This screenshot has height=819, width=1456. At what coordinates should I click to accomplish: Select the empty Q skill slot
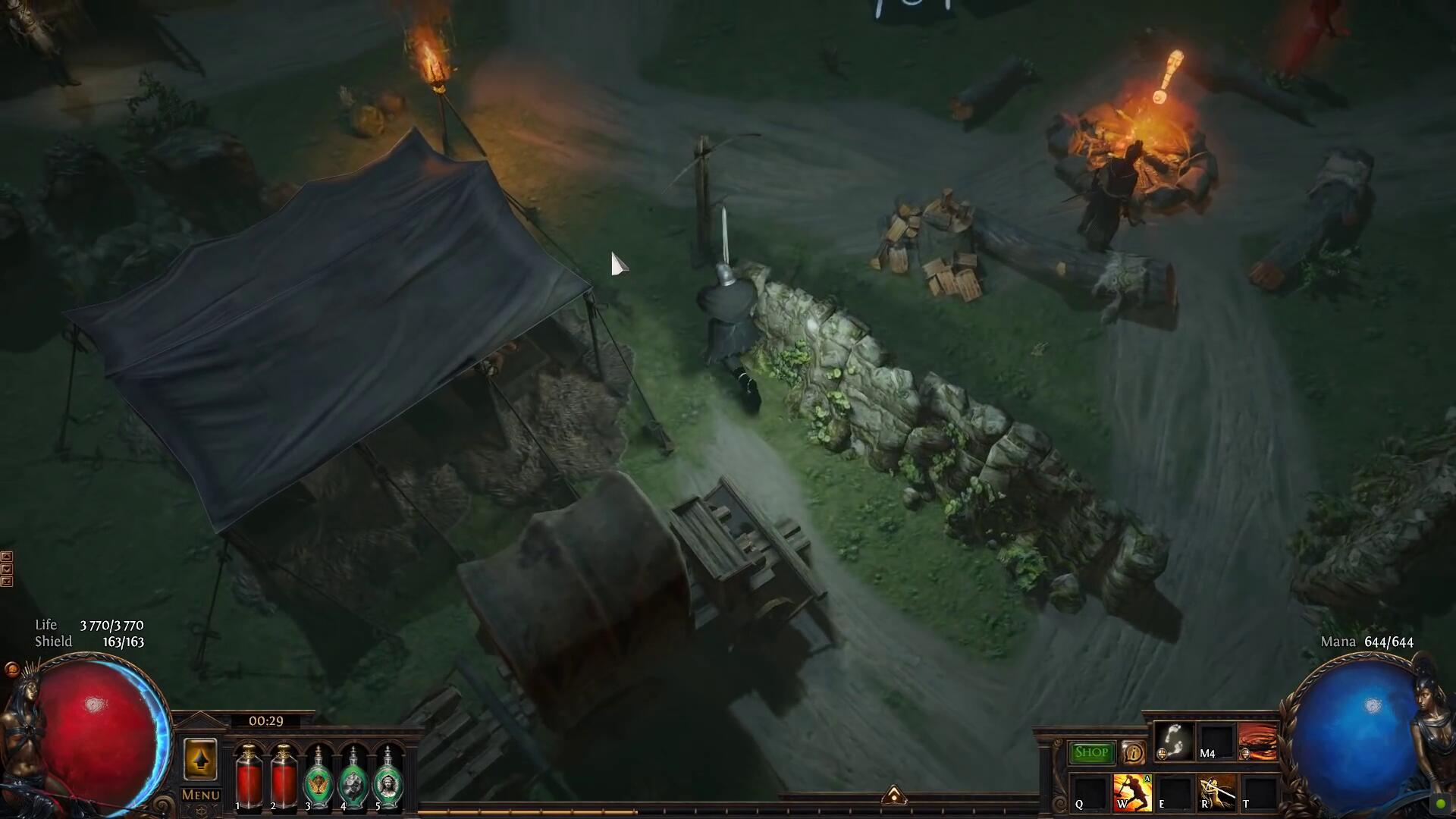coord(1090,793)
